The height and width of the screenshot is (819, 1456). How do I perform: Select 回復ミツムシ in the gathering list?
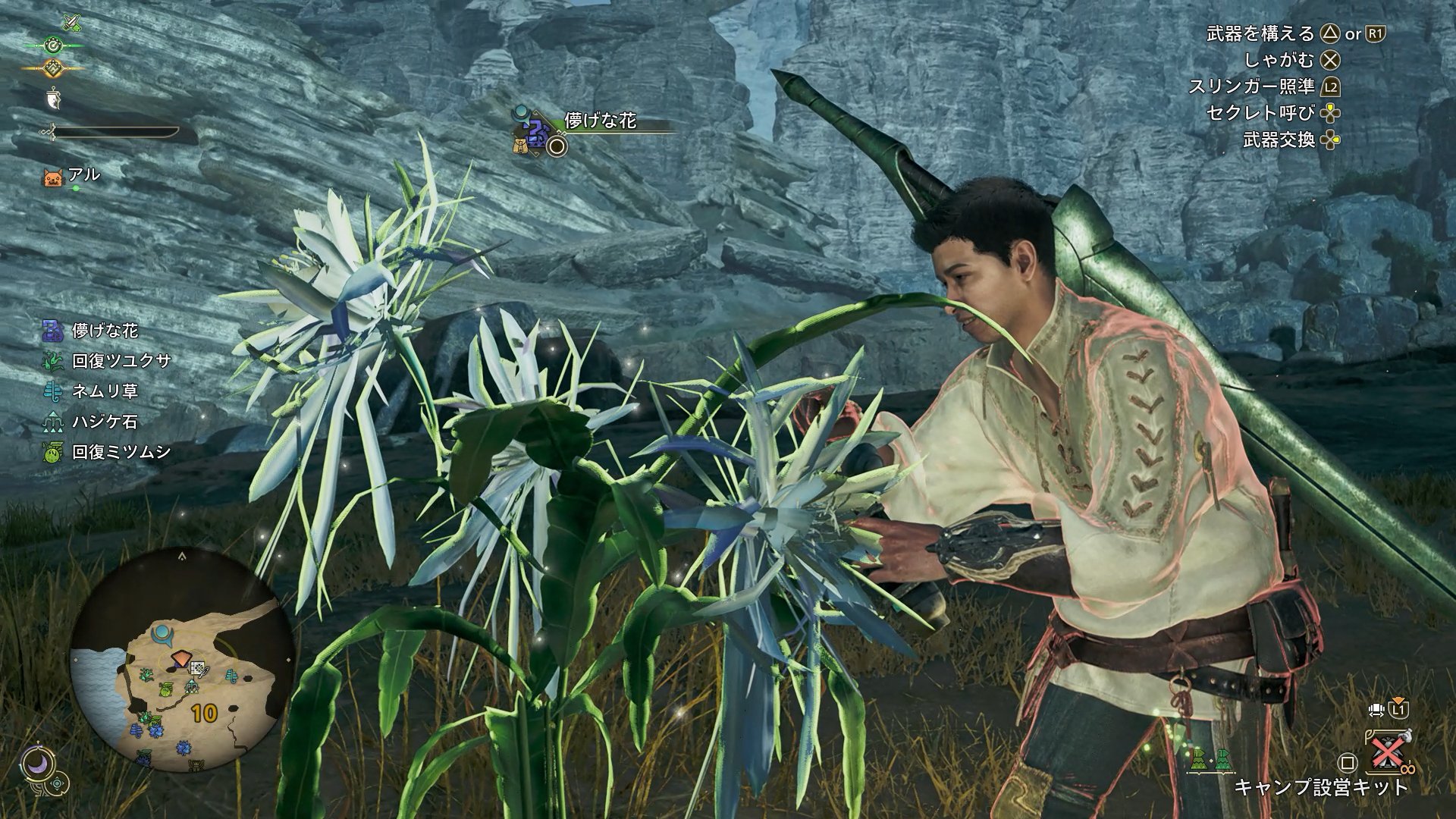pos(121,452)
